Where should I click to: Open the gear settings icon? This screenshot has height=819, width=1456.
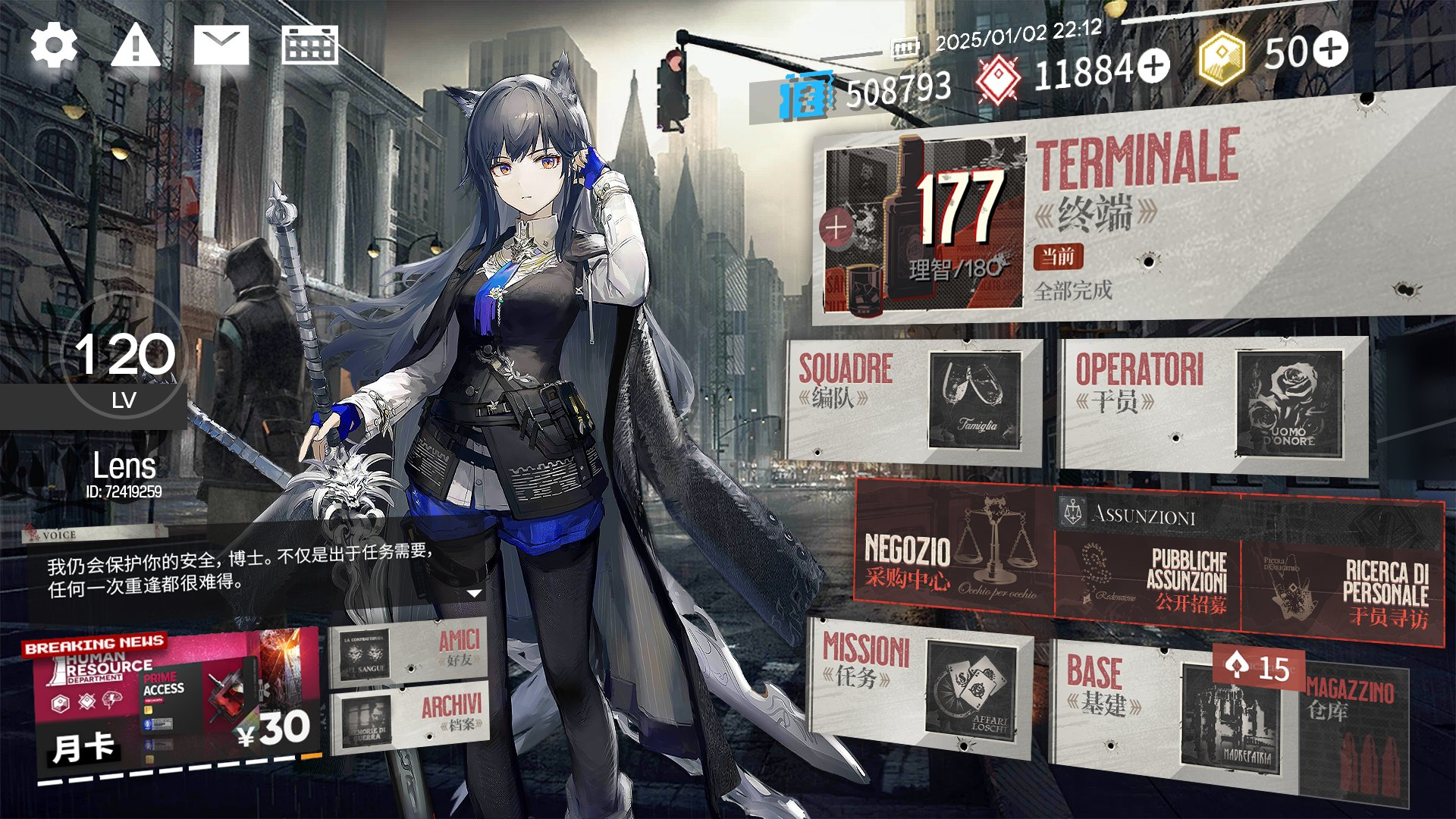tap(54, 45)
